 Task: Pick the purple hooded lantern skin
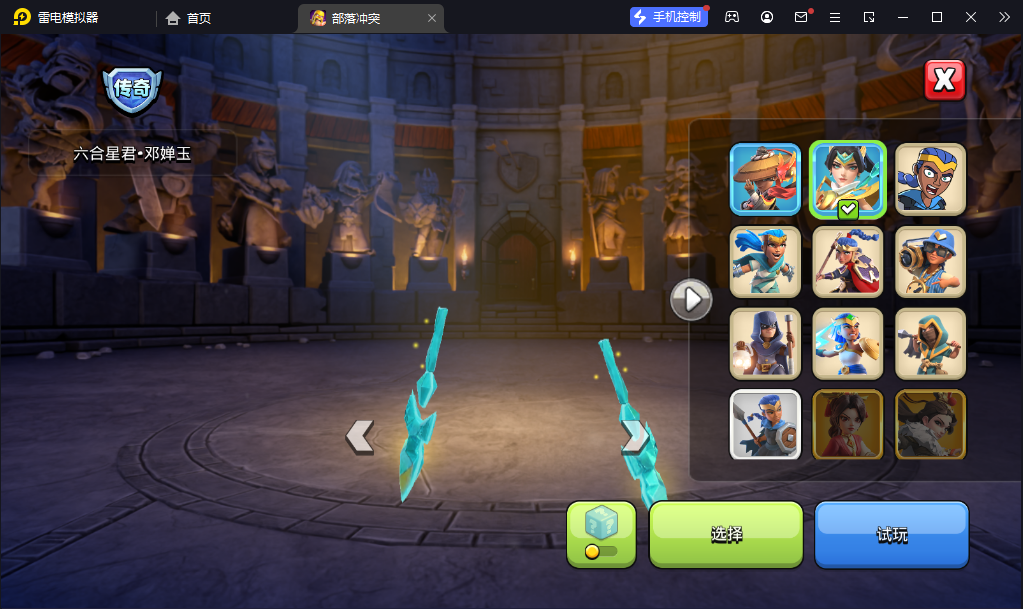[x=765, y=343]
